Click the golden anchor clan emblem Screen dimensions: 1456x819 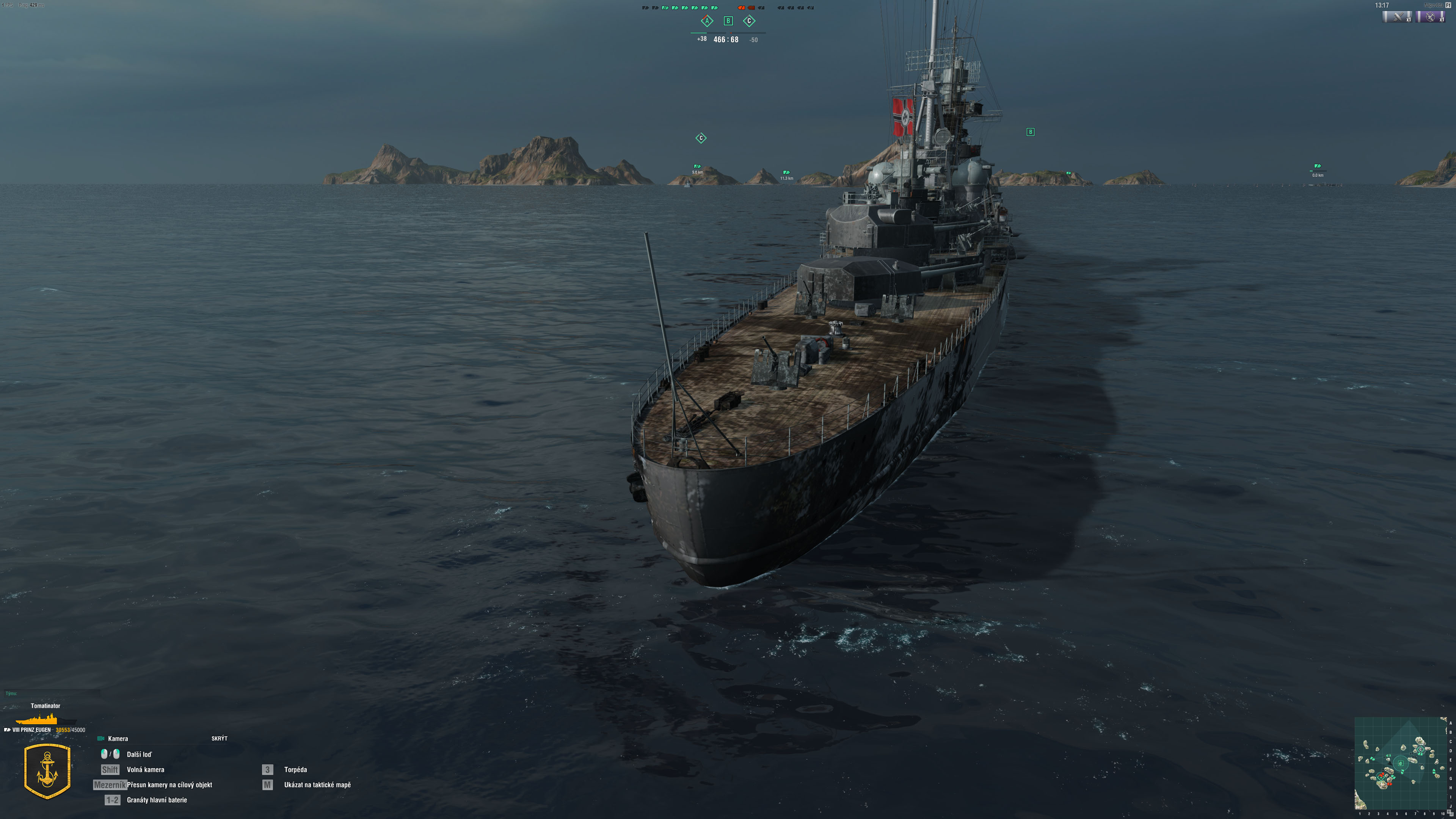tap(47, 771)
